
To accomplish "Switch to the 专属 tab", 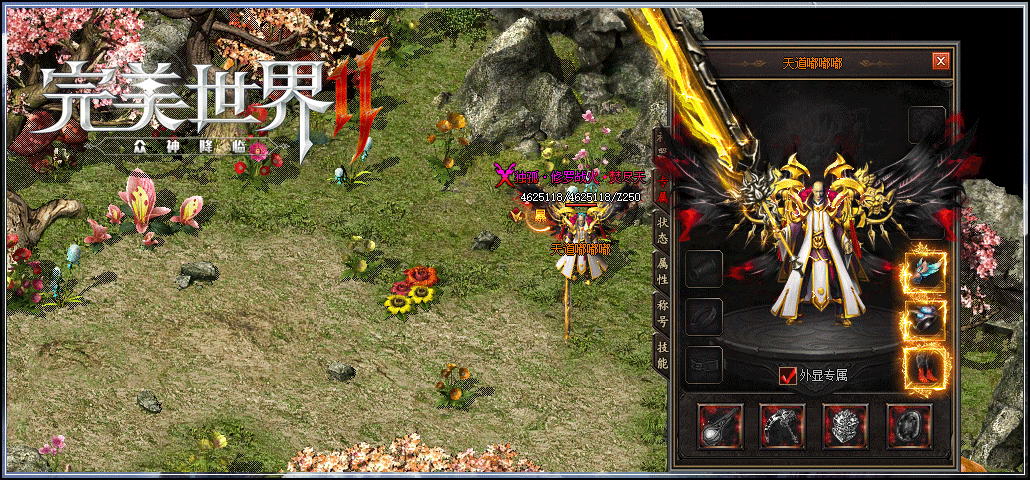I will point(661,188).
